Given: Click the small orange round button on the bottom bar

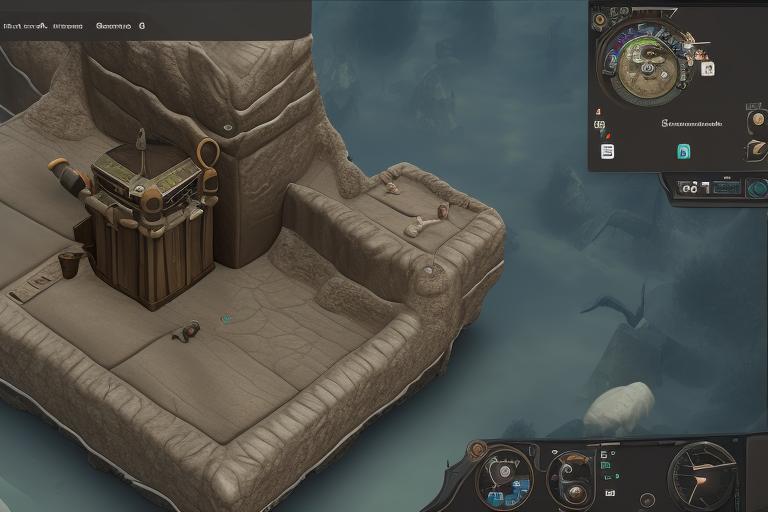Looking at the screenshot, I should (477, 451).
